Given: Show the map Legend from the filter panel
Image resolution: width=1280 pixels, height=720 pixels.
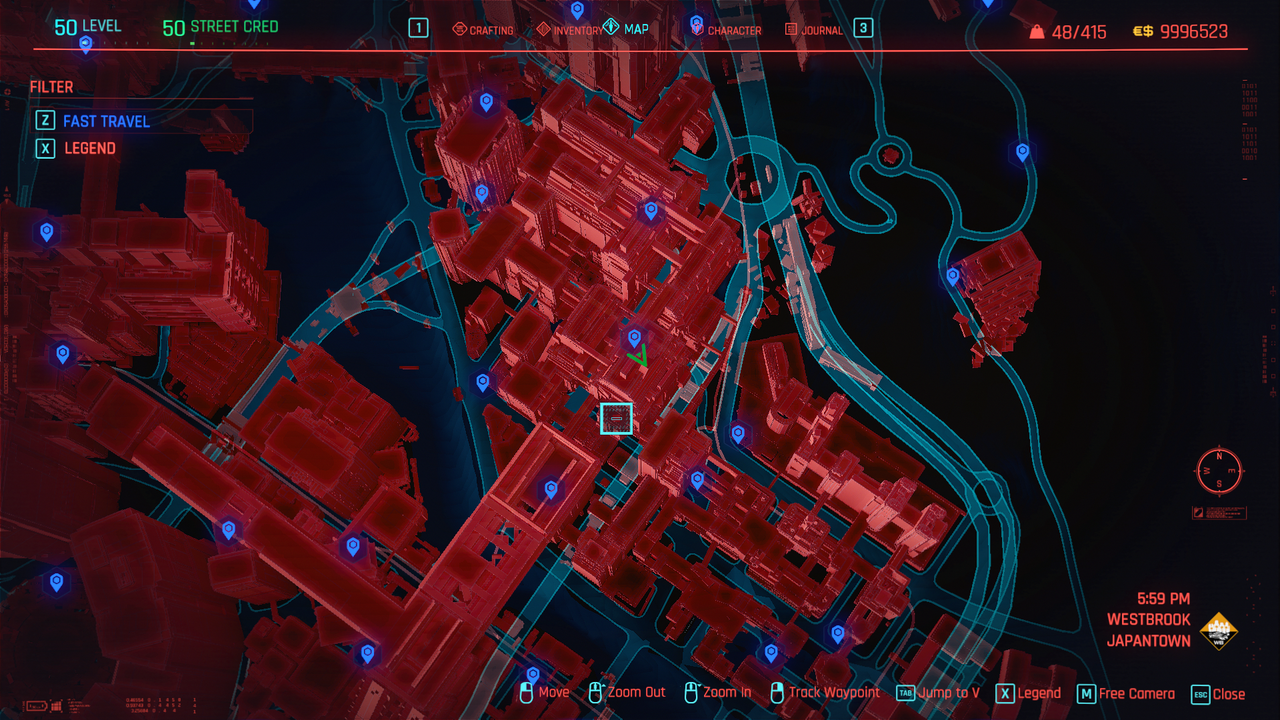Looking at the screenshot, I should (89, 148).
